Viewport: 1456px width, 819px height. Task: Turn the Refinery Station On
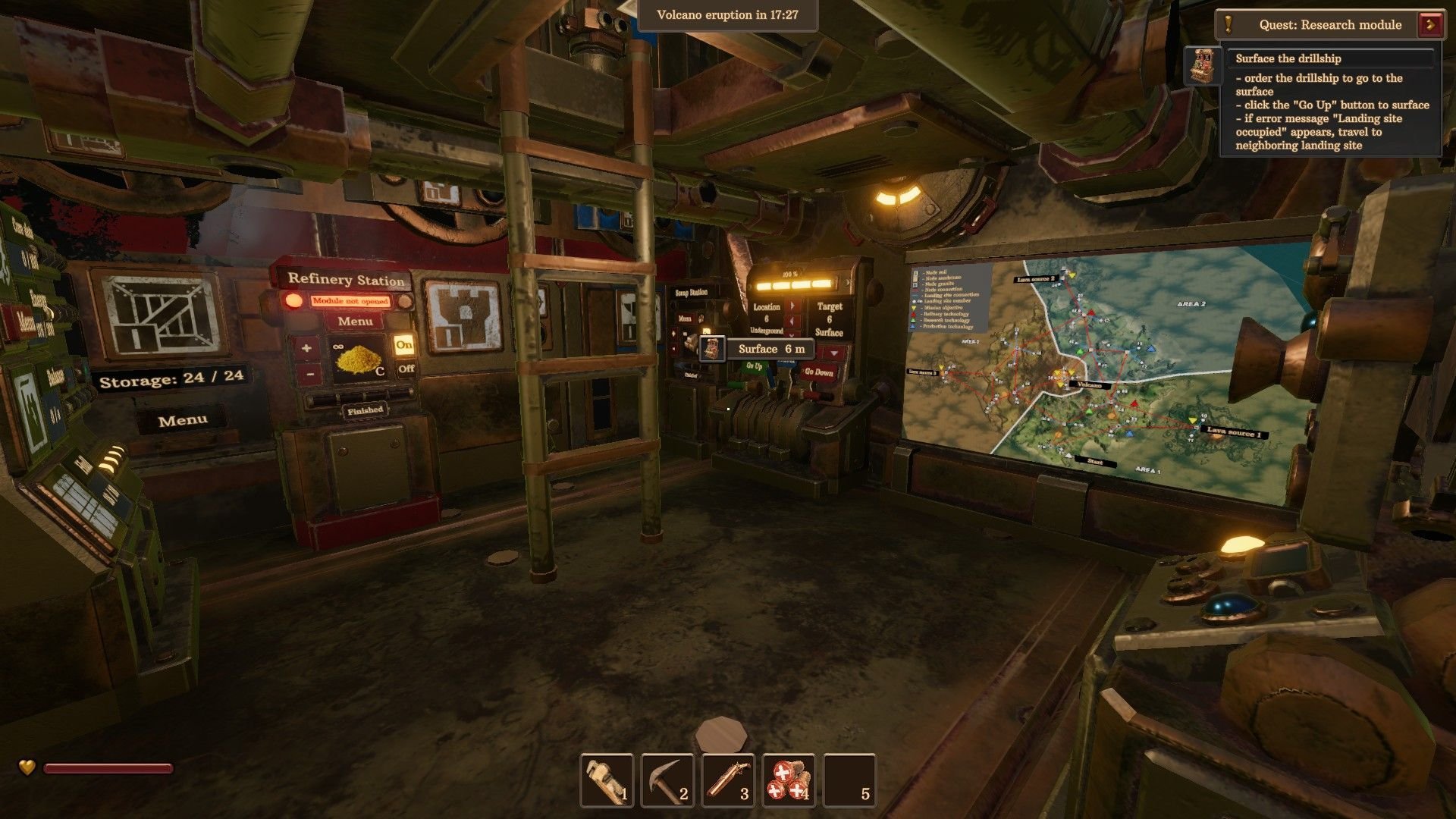click(404, 345)
